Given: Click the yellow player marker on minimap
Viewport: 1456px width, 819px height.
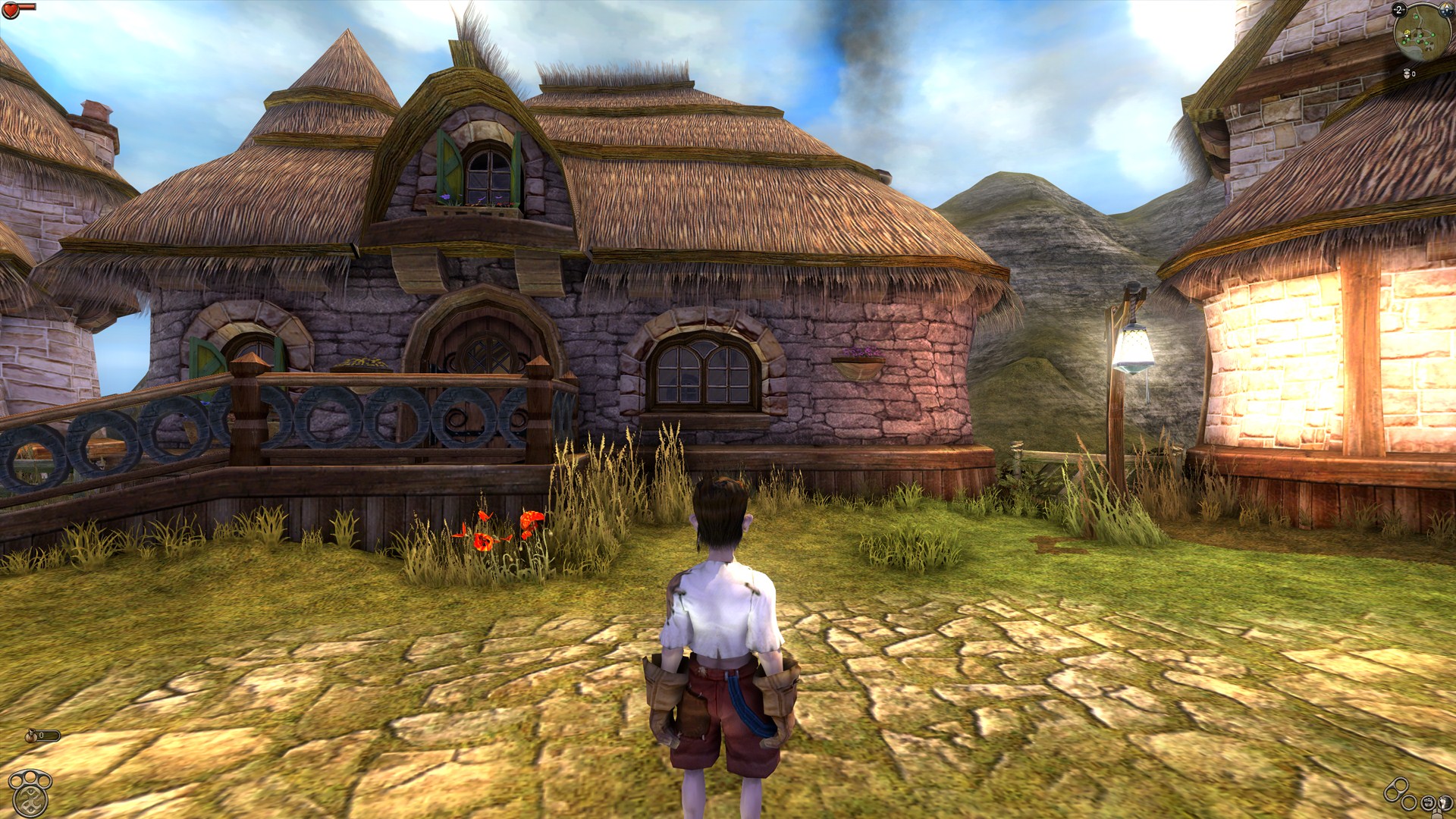Looking at the screenshot, I should (1407, 33).
